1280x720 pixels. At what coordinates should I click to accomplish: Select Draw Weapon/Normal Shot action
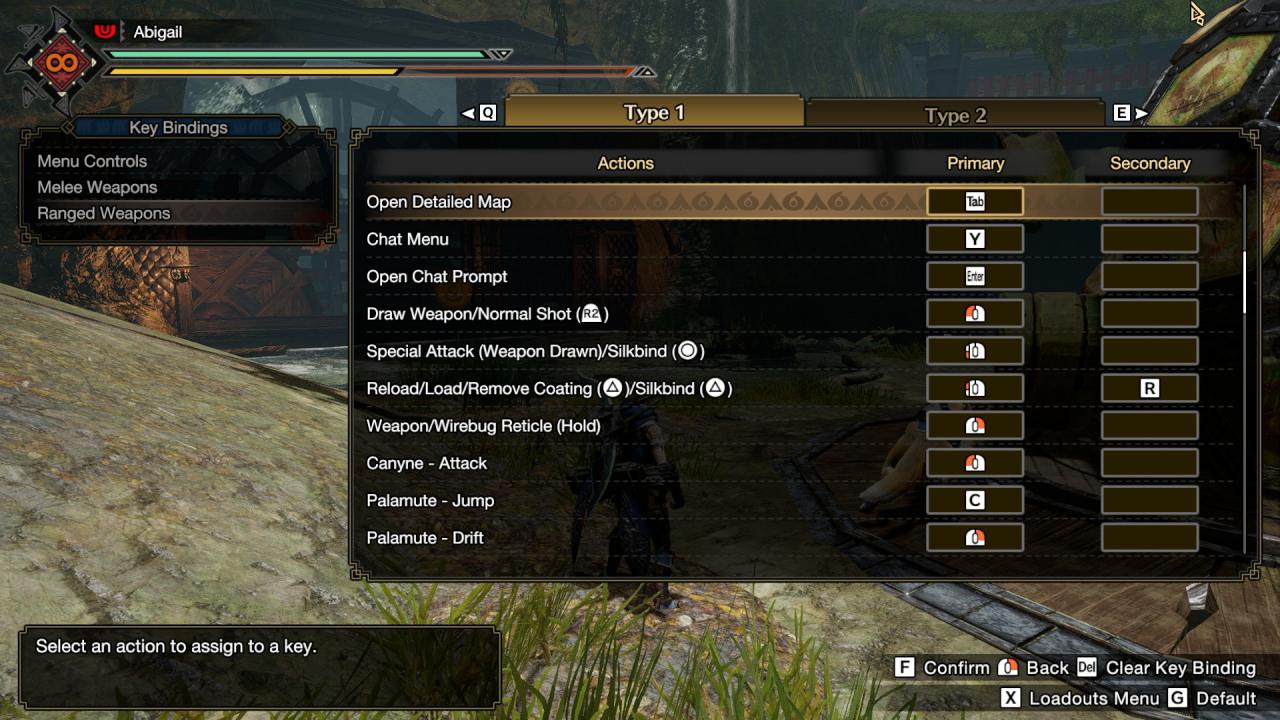pyautogui.click(x=487, y=314)
